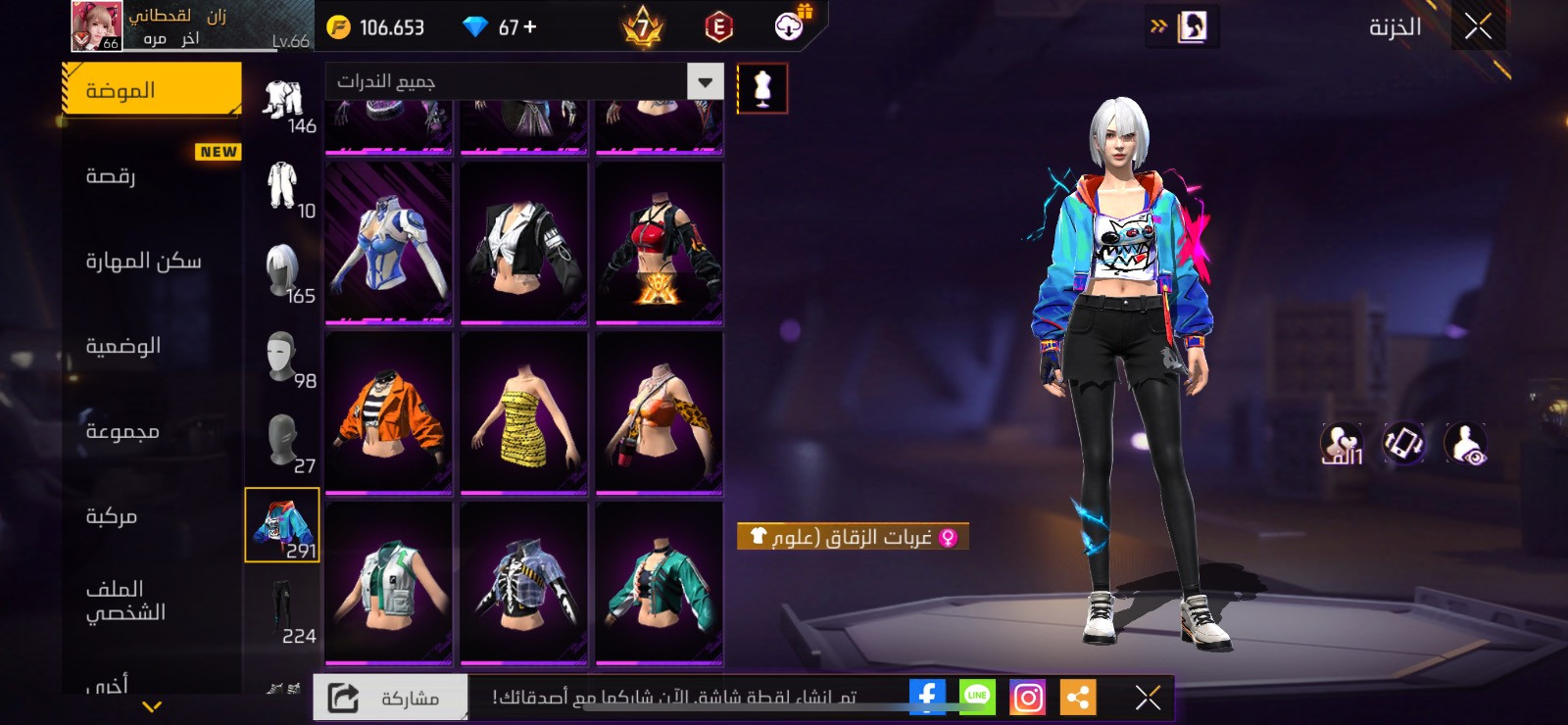
Task: Pick the red top with black sleeves
Action: 660,243
